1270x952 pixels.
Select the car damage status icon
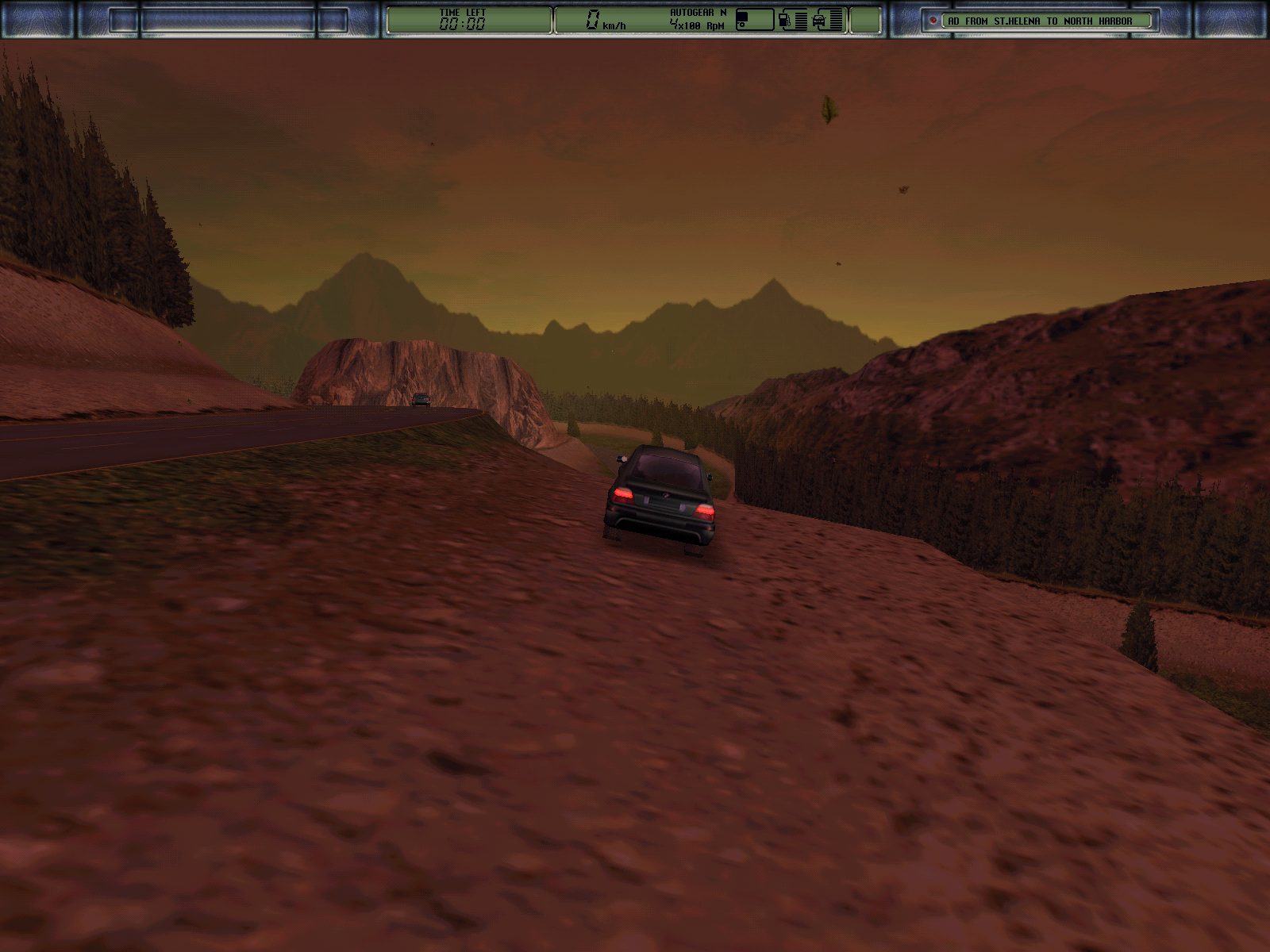pyautogui.click(x=819, y=21)
